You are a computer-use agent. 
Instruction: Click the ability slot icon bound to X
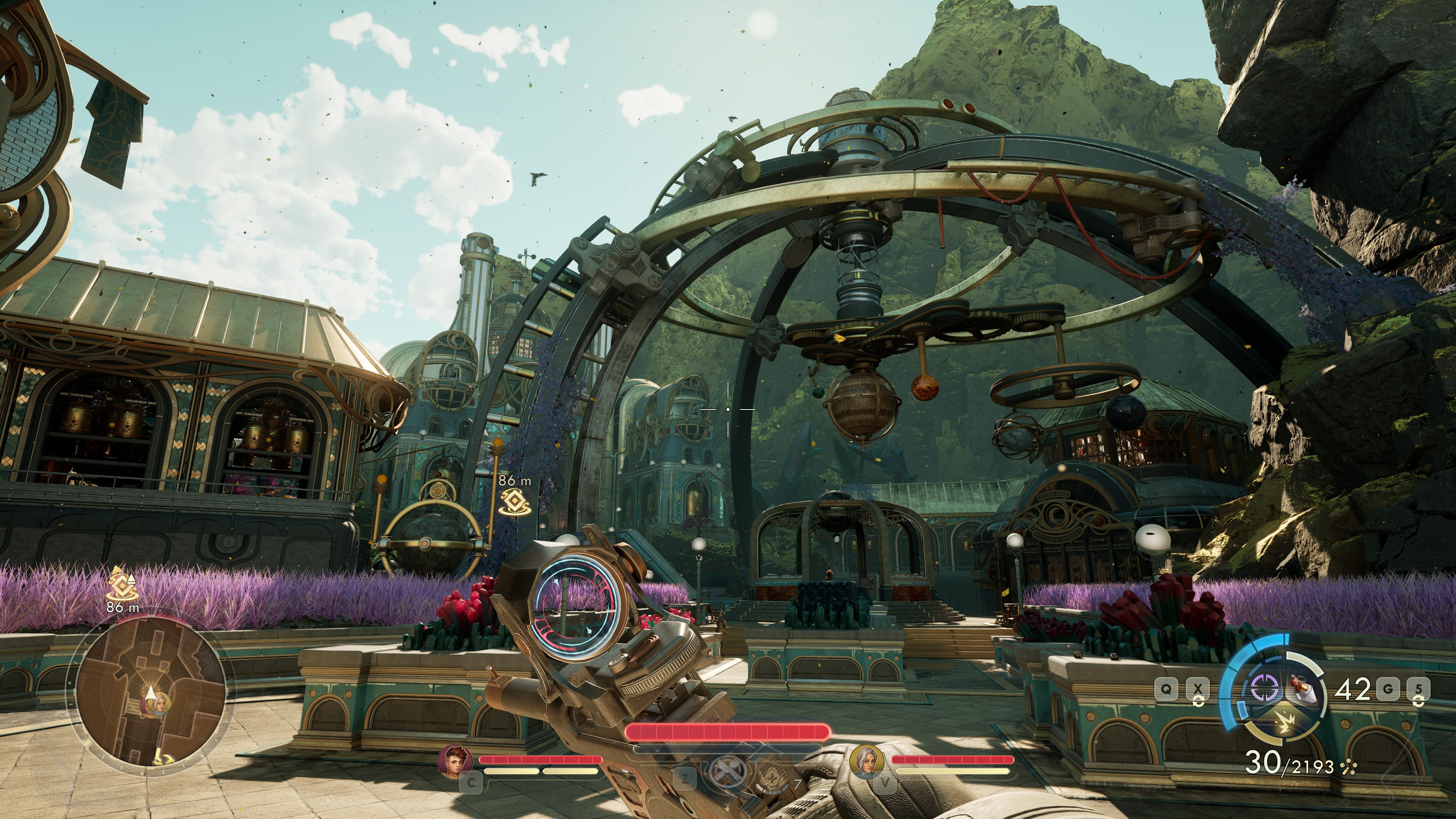pos(1198,689)
